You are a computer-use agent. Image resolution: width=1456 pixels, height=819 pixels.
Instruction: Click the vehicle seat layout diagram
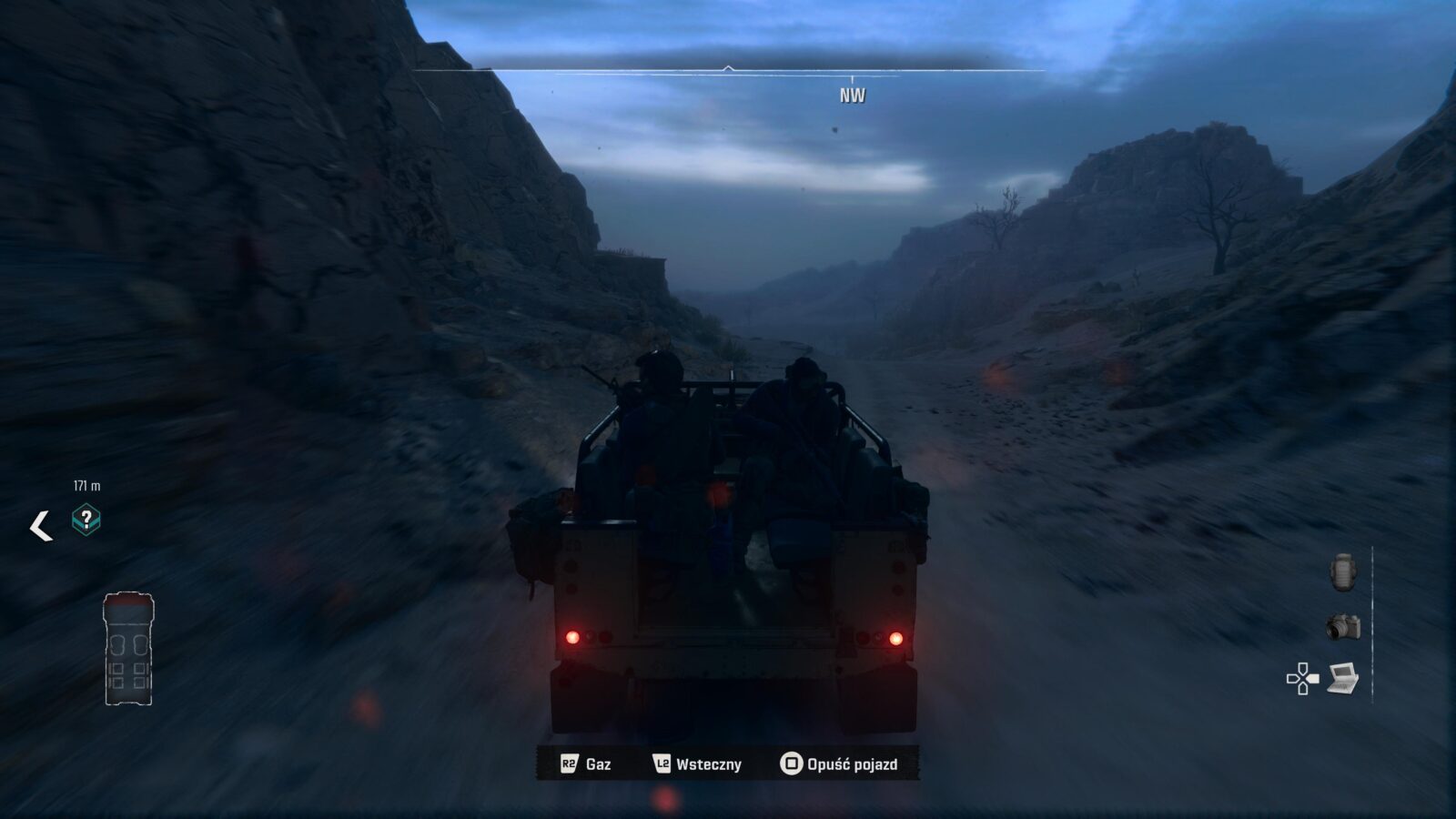(128, 648)
